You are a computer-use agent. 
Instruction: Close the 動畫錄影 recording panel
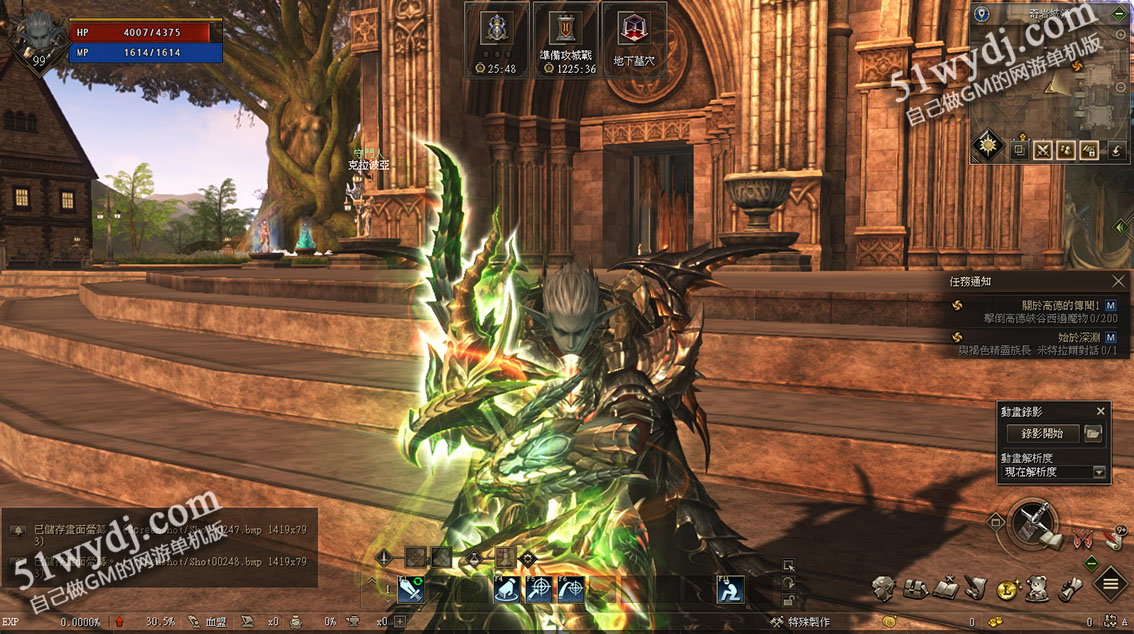click(1101, 411)
